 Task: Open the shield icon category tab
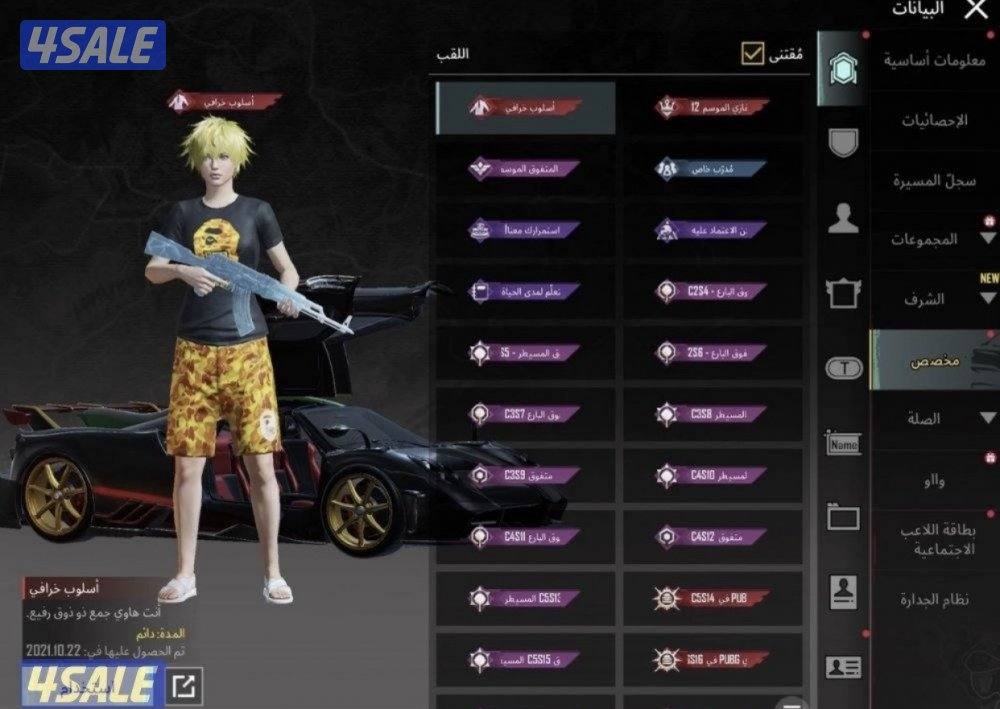click(x=843, y=142)
